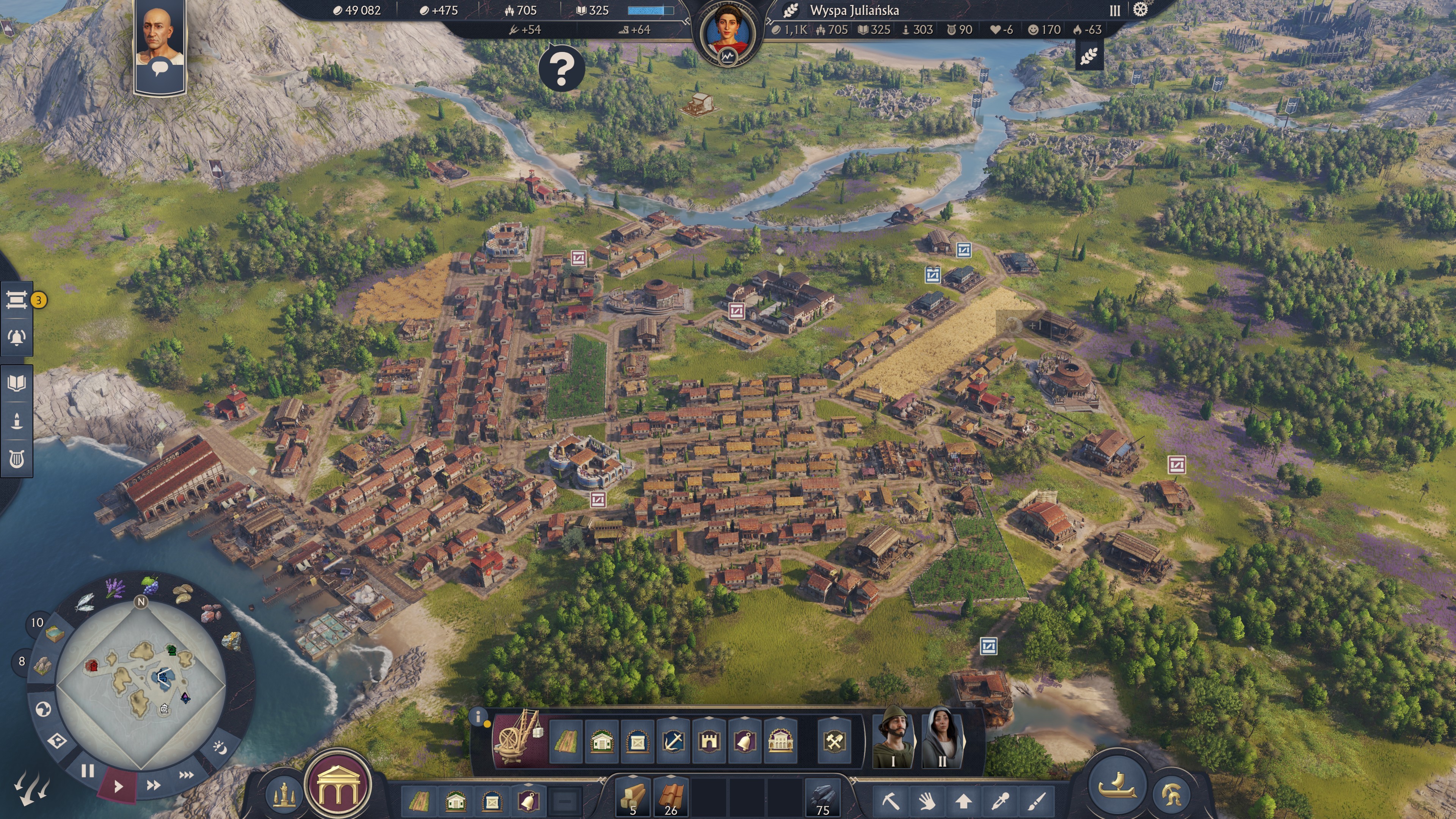Open the quest scroll list
Image resolution: width=1456 pixels, height=819 pixels.
click(16, 300)
